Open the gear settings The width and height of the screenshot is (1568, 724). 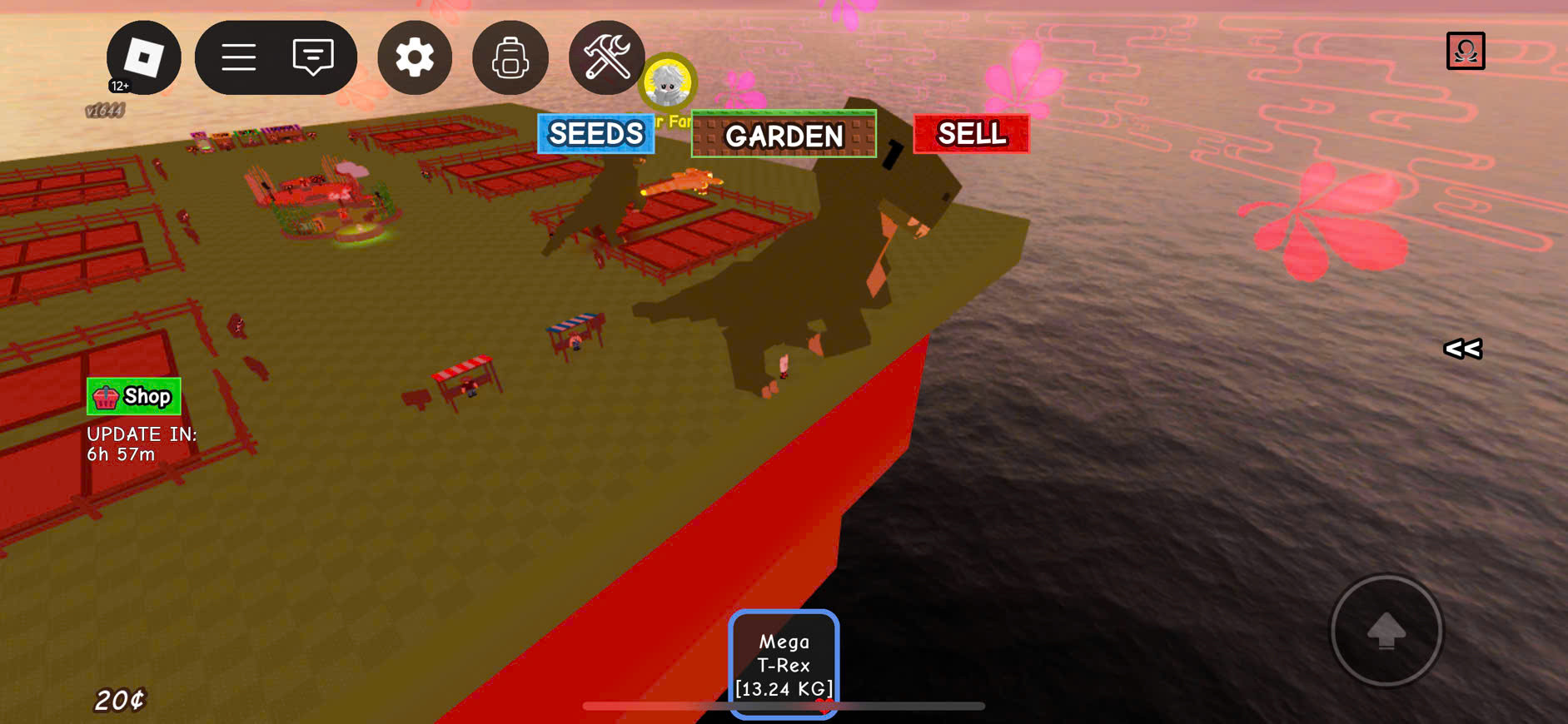point(415,57)
